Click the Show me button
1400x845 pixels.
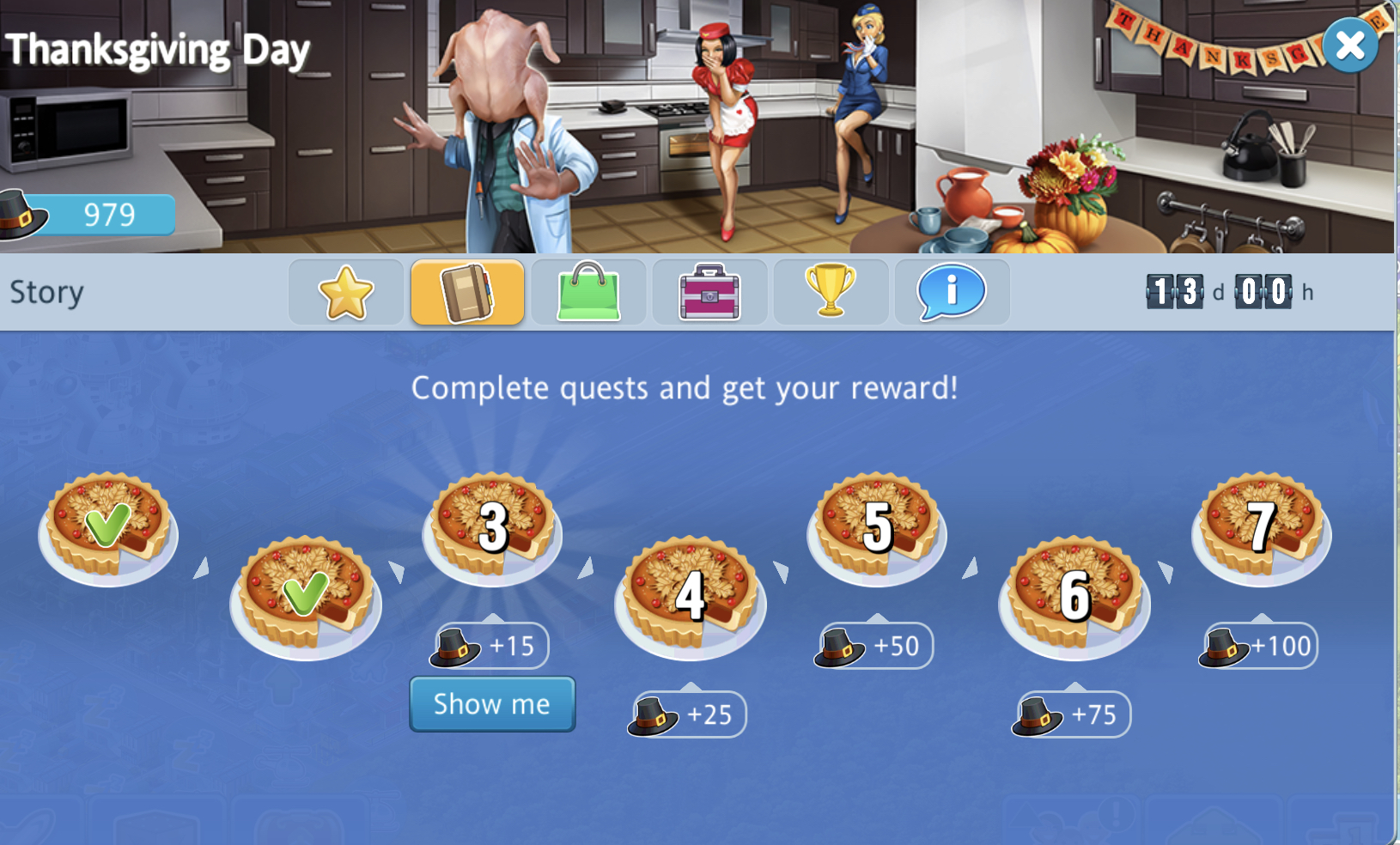[x=492, y=704]
